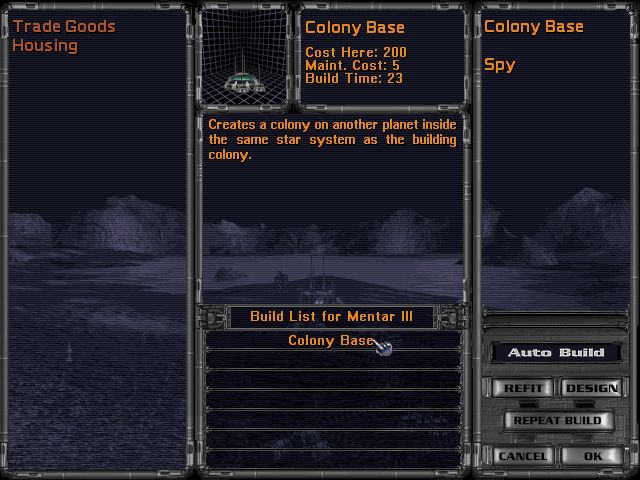Image resolution: width=640 pixels, height=480 pixels.
Task: Choose Housing in the buildings list
Action: (x=45, y=46)
